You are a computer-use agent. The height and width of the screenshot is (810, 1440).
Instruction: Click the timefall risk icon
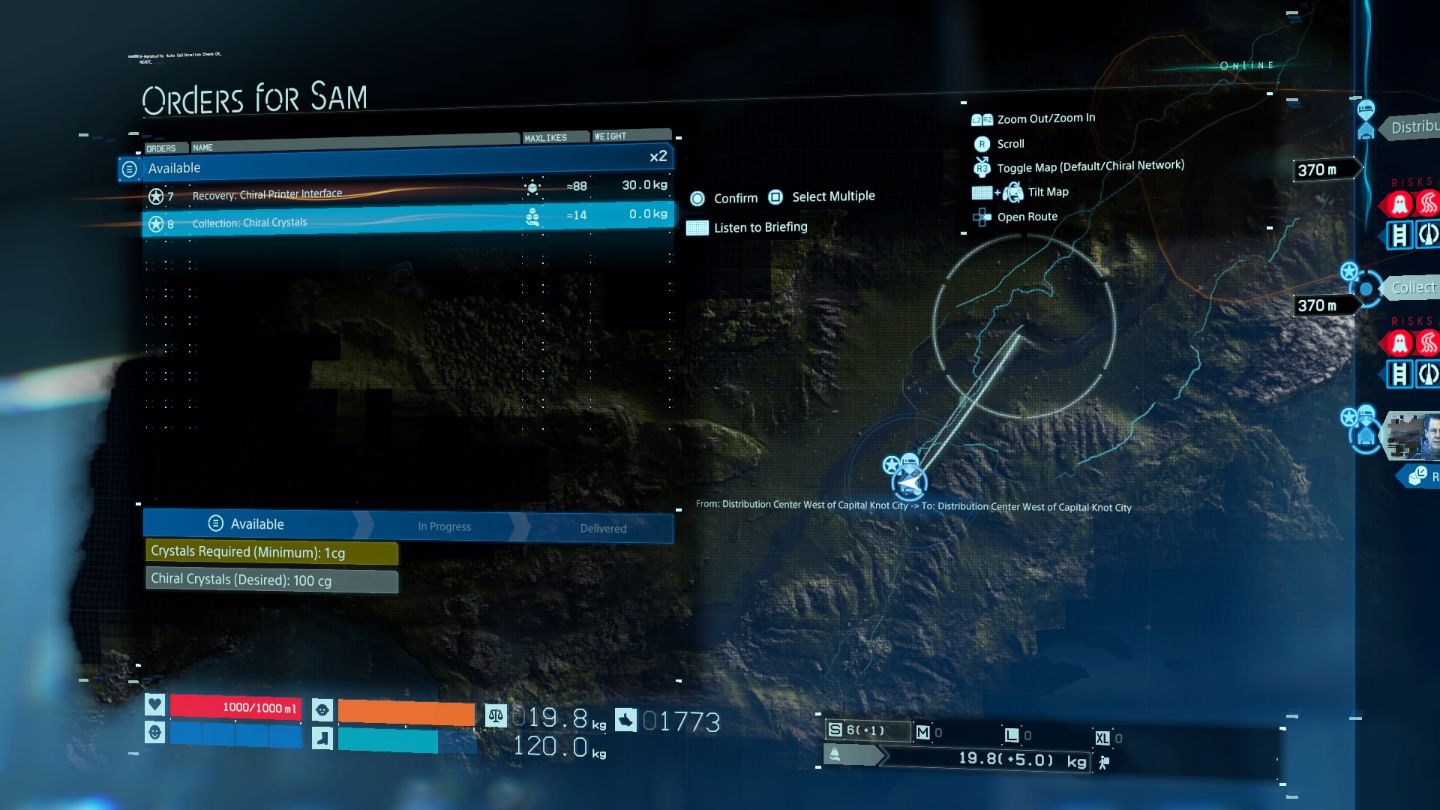pyautogui.click(x=1428, y=203)
